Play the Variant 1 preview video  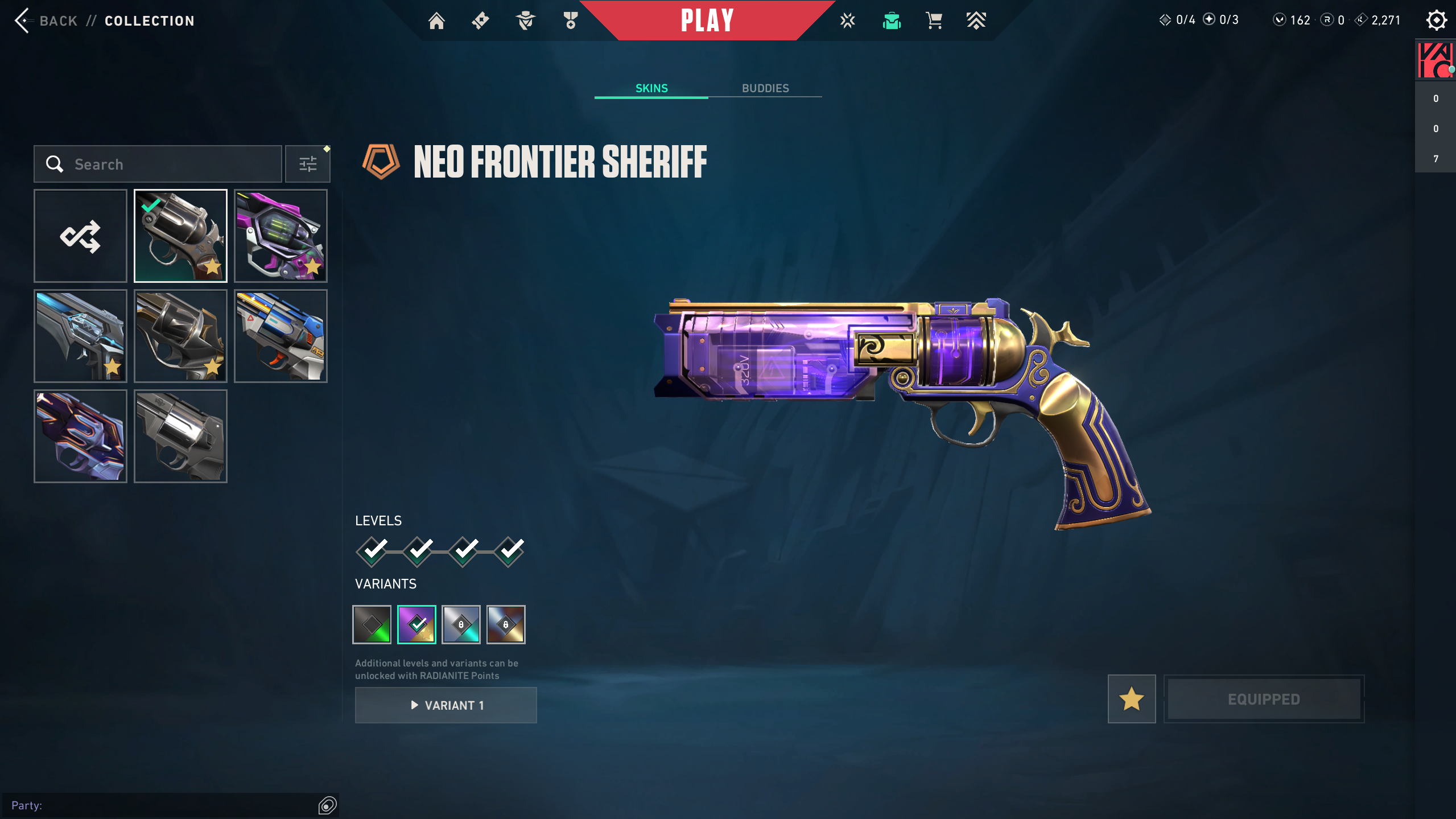(x=446, y=705)
